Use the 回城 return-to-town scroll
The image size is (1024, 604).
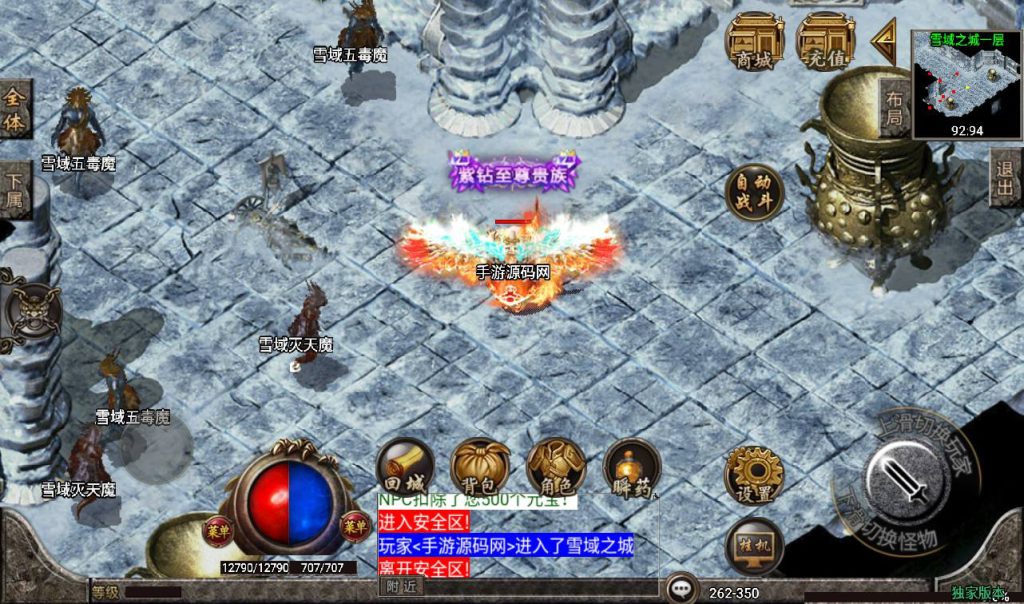point(405,467)
